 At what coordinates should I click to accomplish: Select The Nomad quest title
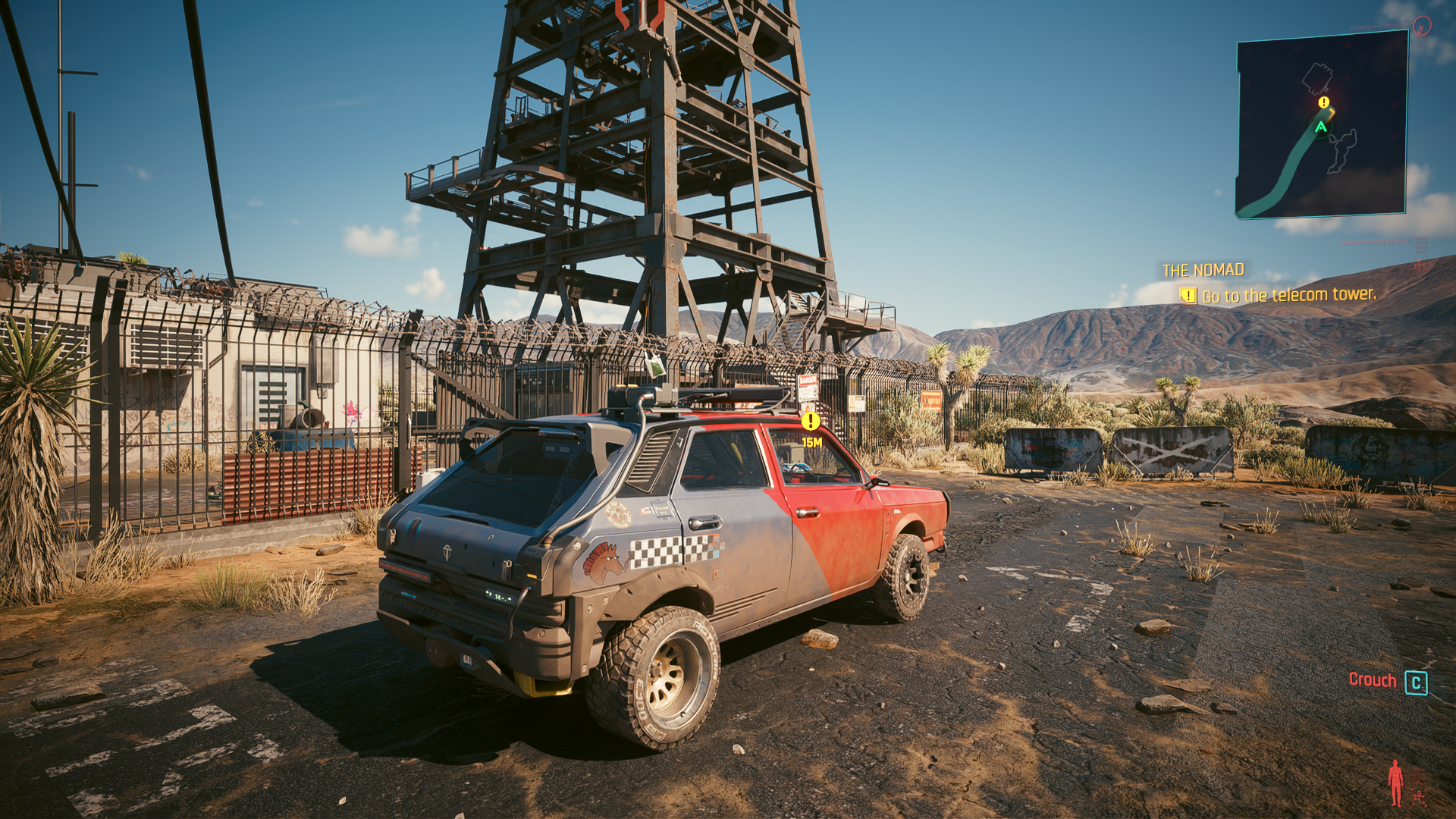[1203, 270]
